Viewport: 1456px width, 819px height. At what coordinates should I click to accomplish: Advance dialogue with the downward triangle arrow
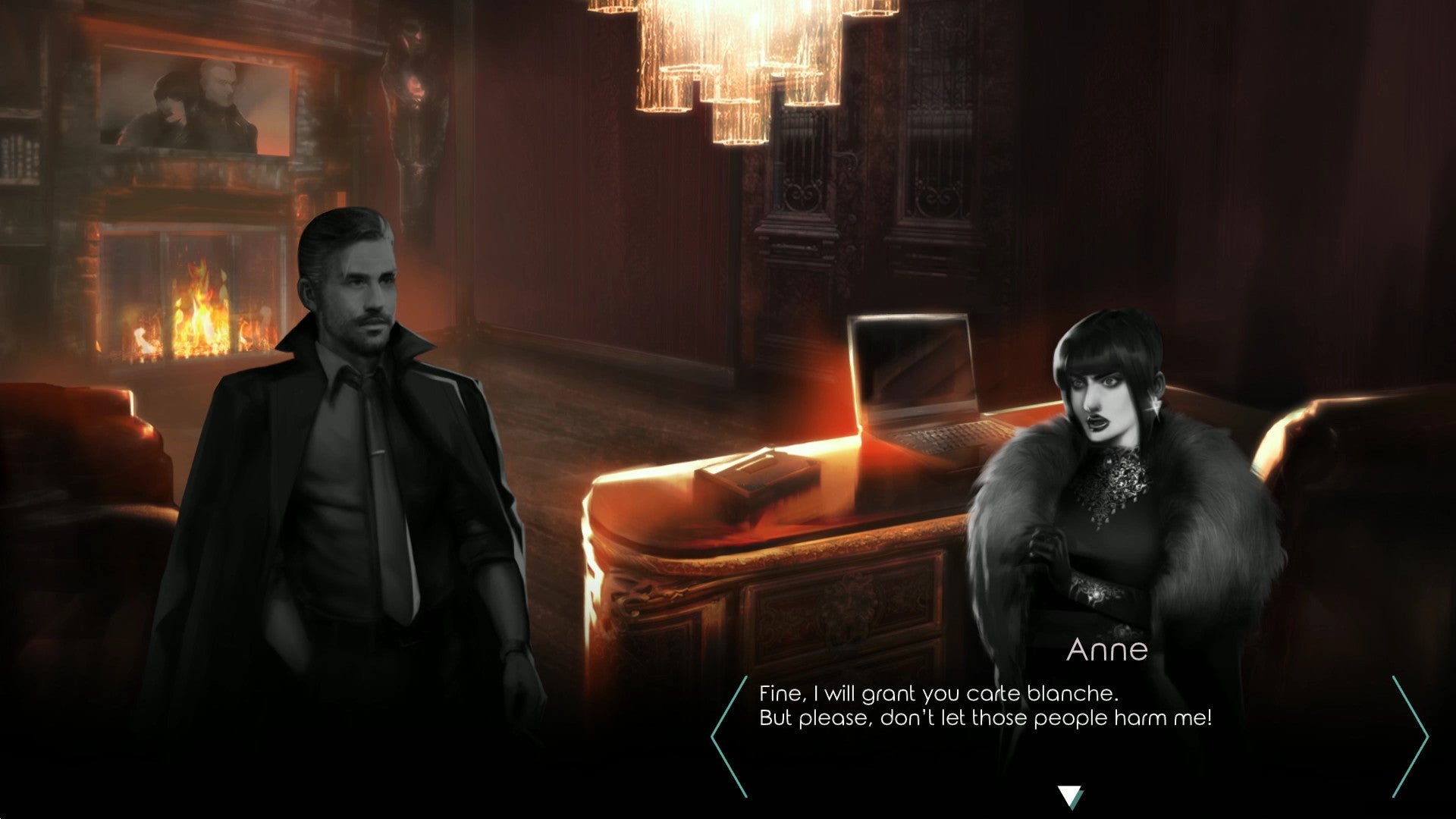[x=1069, y=796]
